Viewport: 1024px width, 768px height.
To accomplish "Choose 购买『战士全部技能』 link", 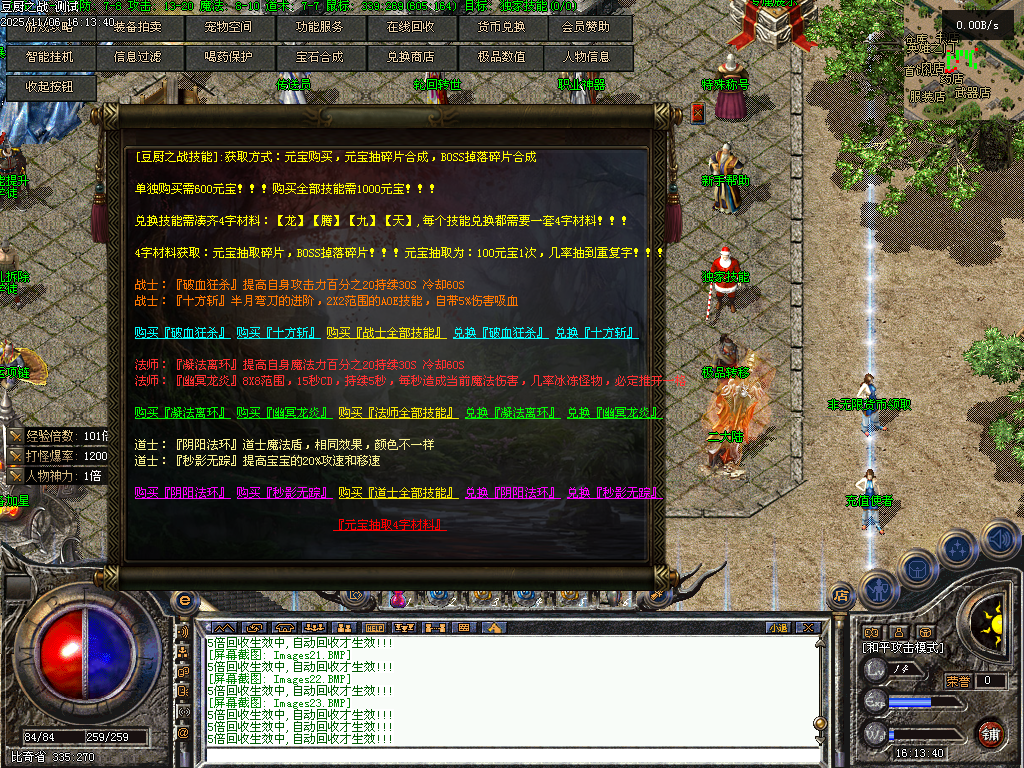I will click(383, 333).
